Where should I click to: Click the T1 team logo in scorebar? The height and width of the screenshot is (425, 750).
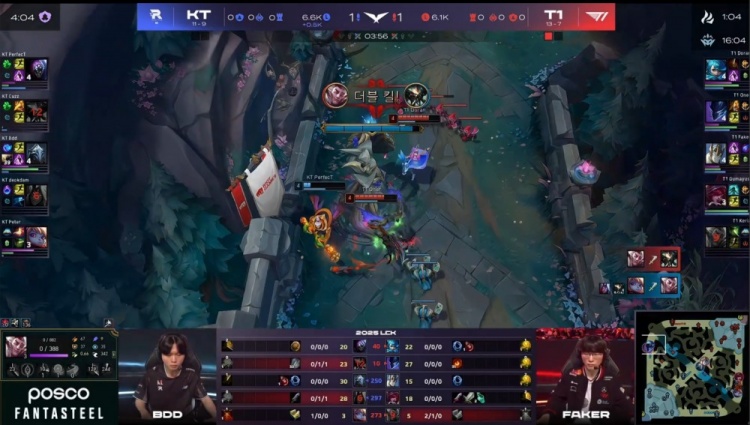pyautogui.click(x=596, y=16)
